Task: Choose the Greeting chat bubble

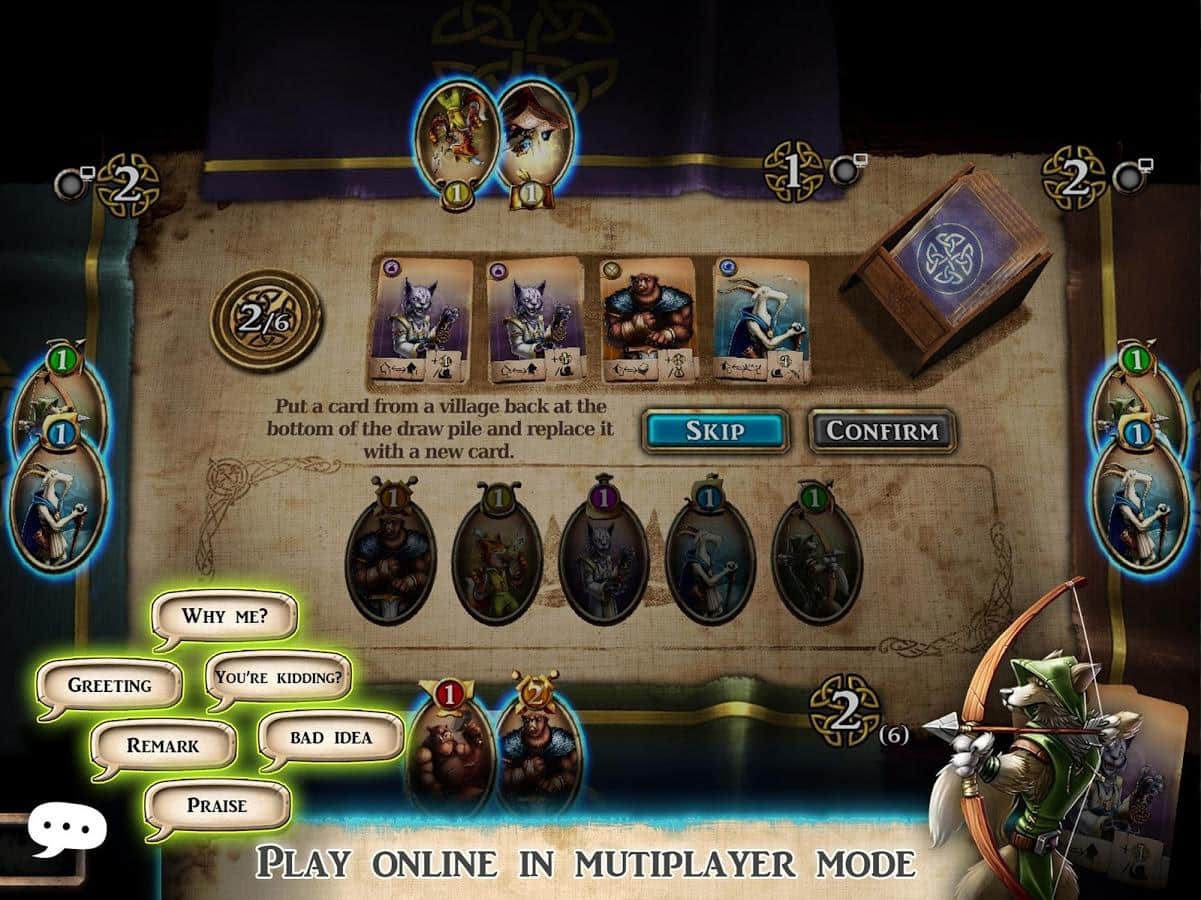Action: tap(110, 685)
